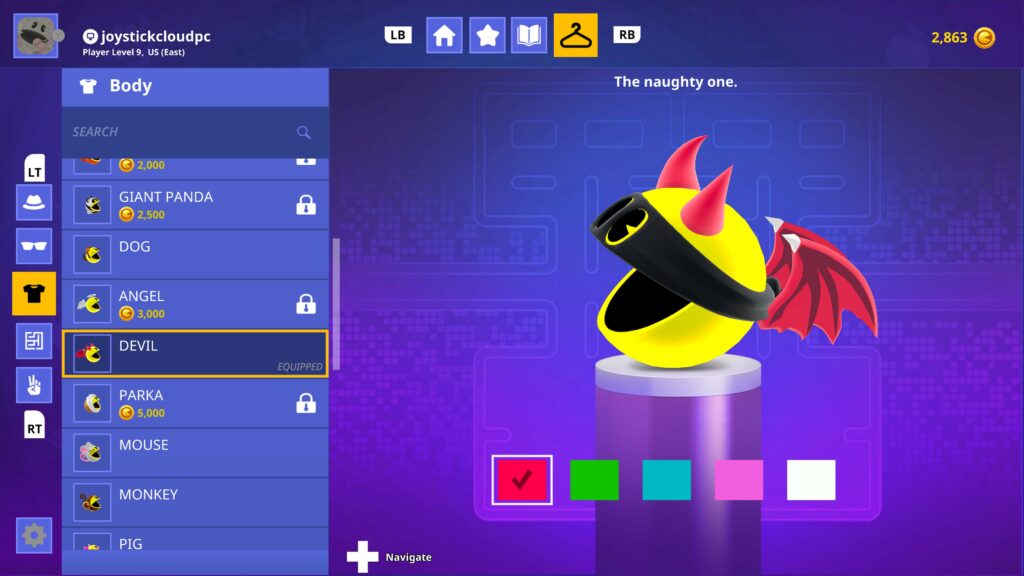Select the white color swatch
Viewport: 1024px width, 576px height.
tap(811, 480)
